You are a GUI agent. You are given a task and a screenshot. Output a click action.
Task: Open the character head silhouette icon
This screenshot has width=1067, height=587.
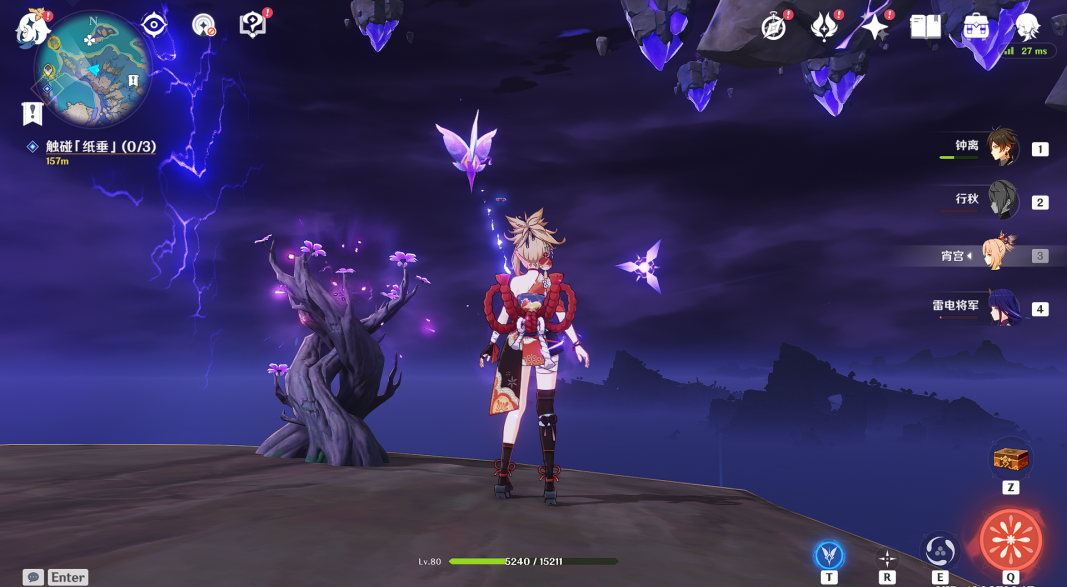tap(1026, 27)
